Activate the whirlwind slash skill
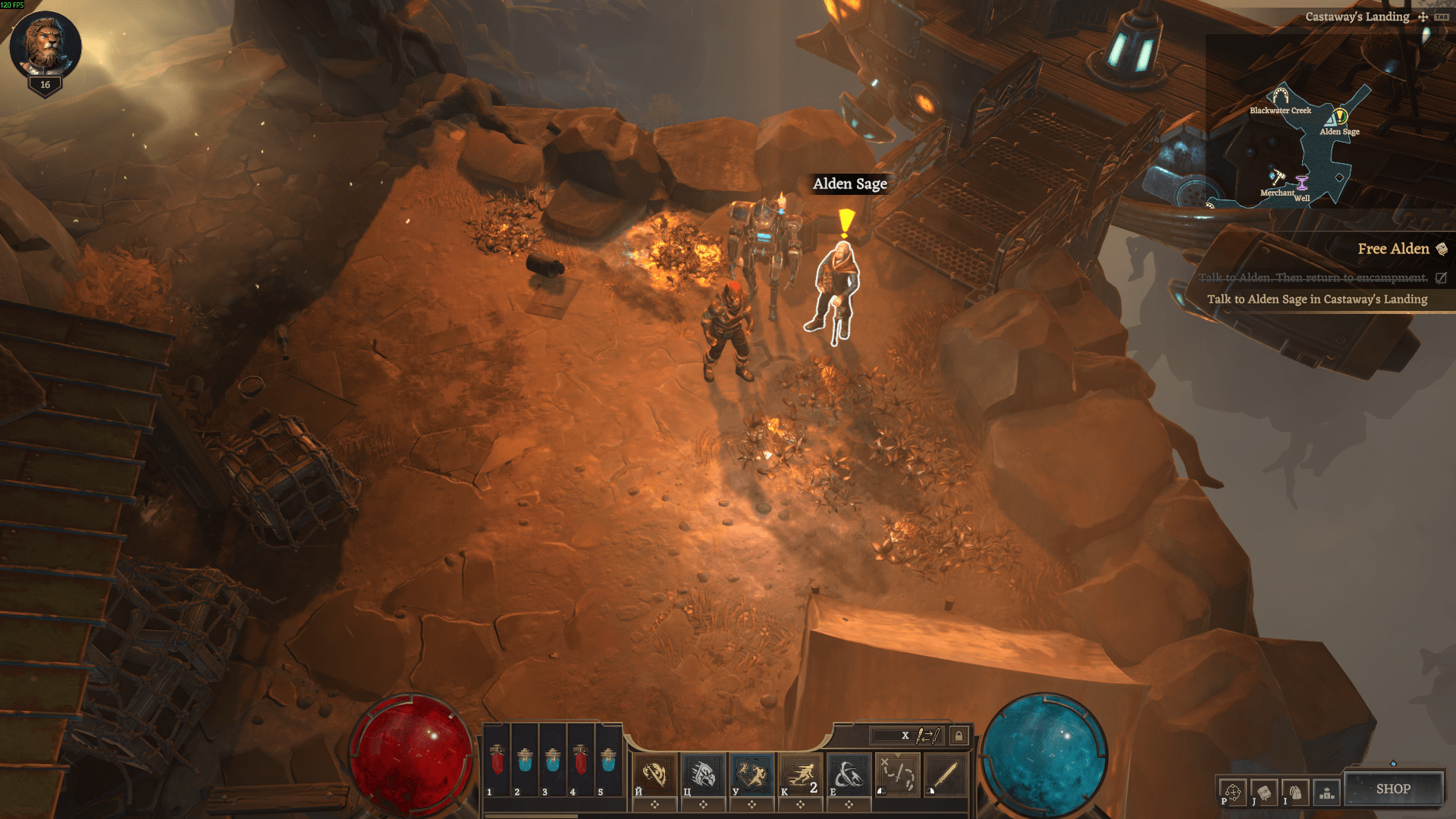The height and width of the screenshot is (819, 1456). [848, 775]
